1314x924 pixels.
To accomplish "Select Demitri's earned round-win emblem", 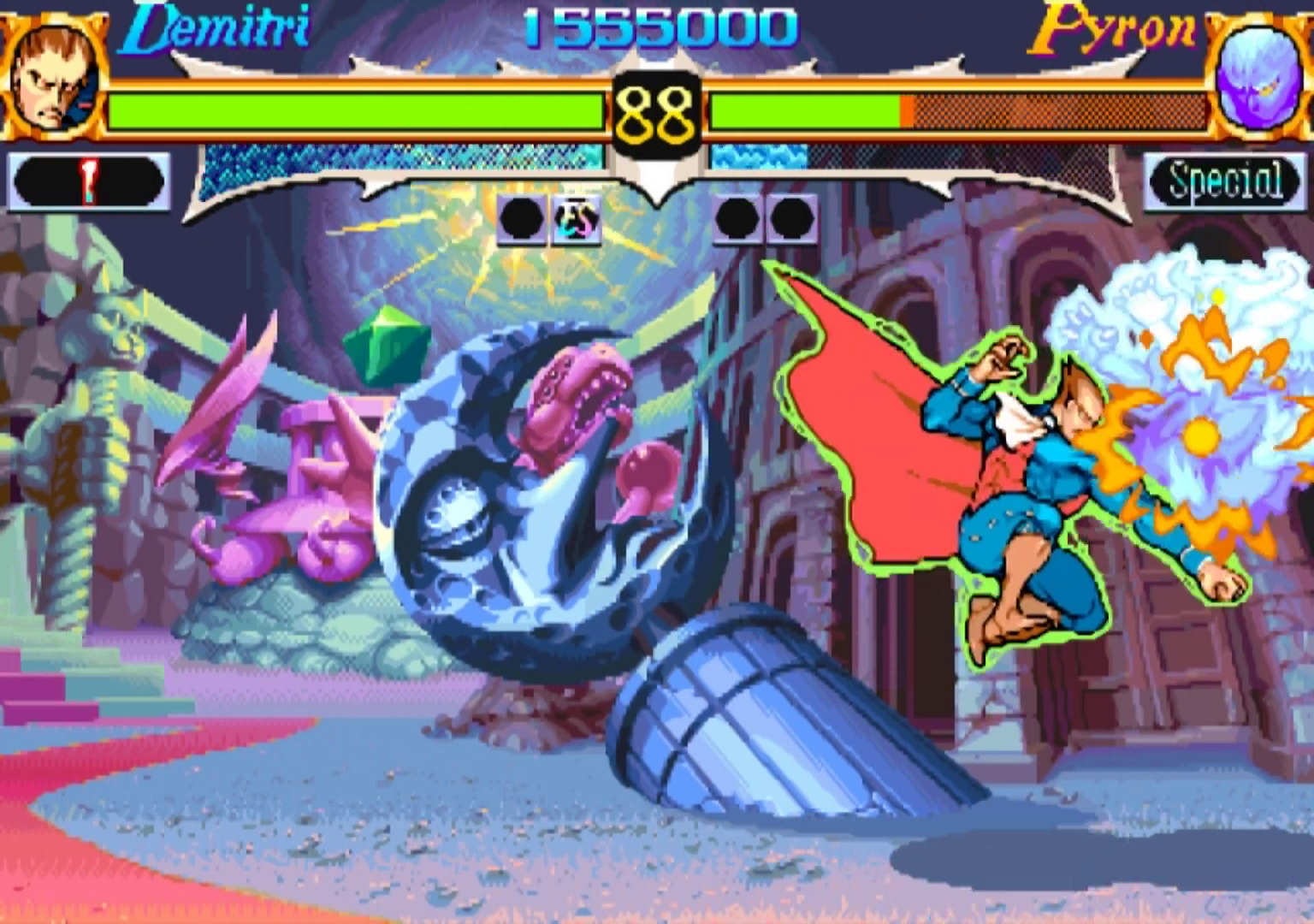I will pos(575,219).
